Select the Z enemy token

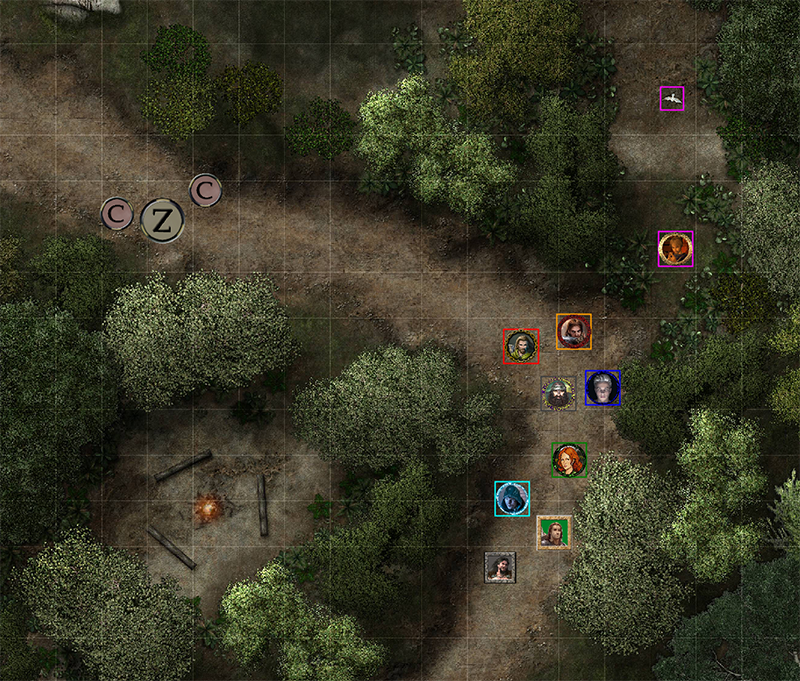161,221
